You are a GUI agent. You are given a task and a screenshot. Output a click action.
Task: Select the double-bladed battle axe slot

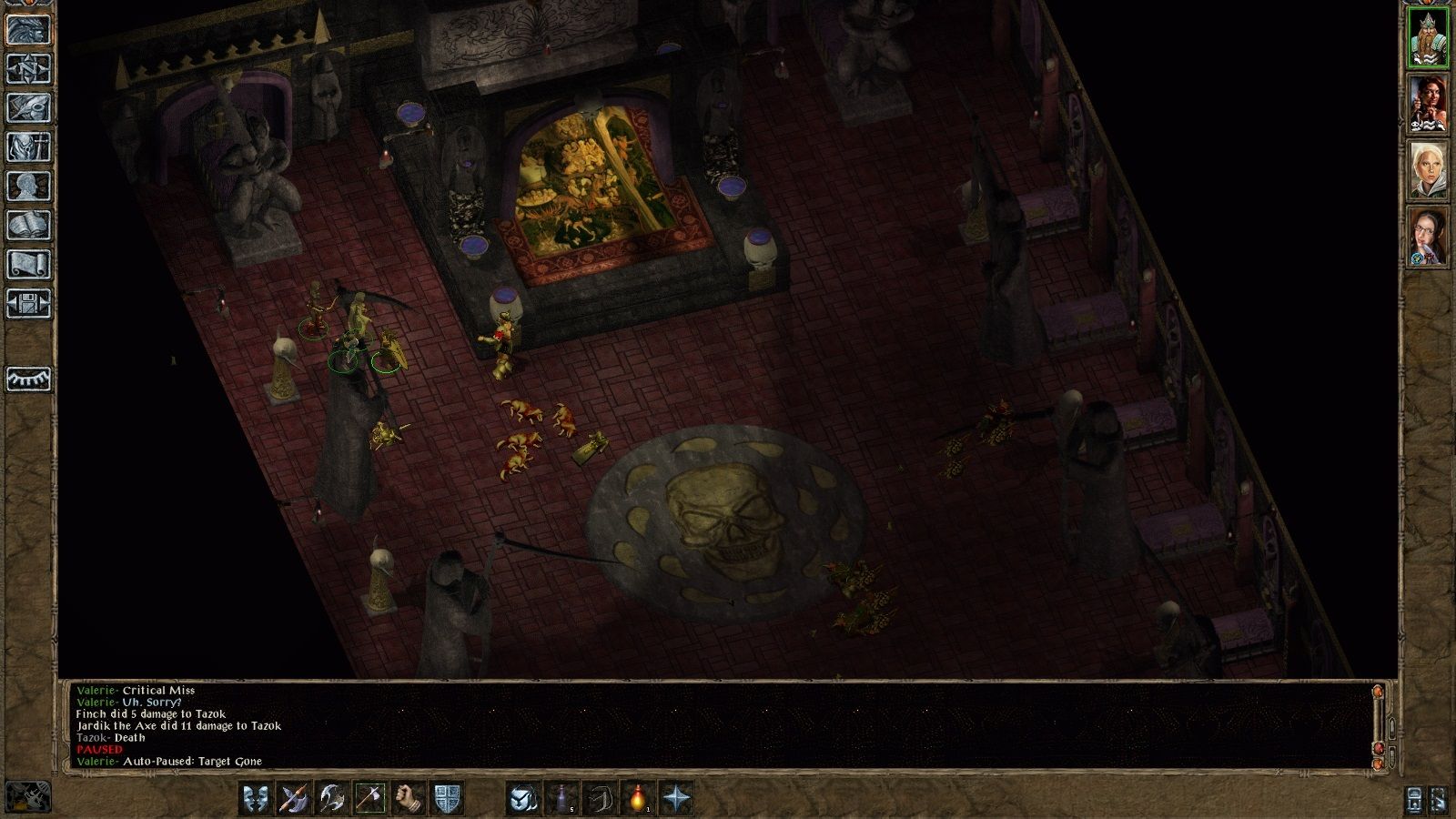tap(331, 798)
